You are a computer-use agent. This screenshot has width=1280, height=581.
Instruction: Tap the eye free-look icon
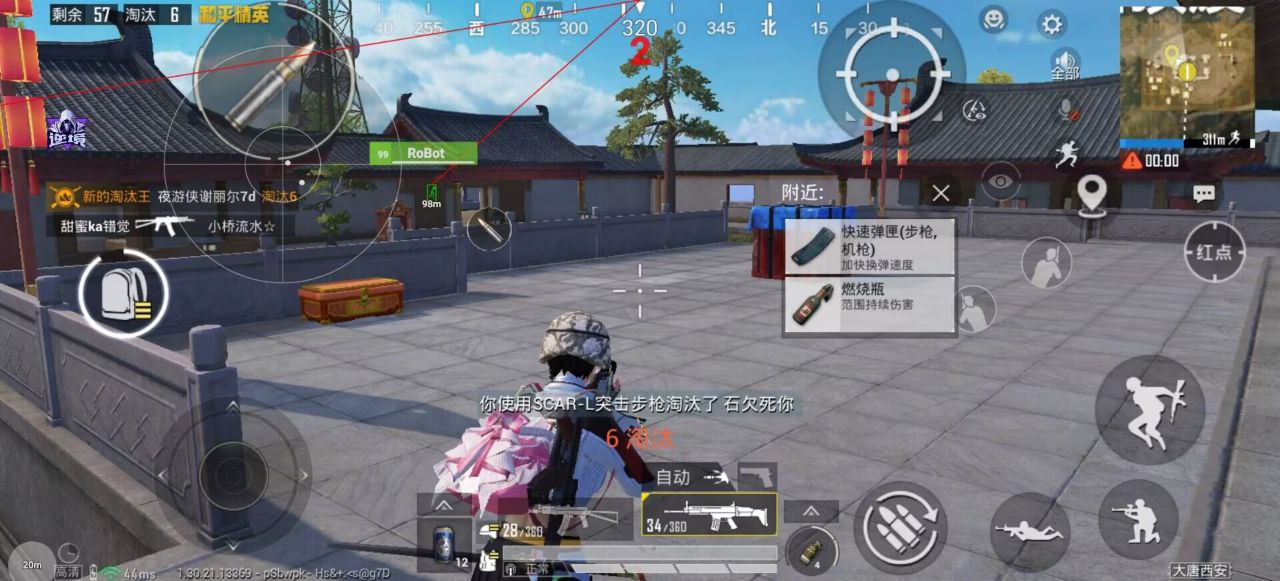(x=1000, y=181)
